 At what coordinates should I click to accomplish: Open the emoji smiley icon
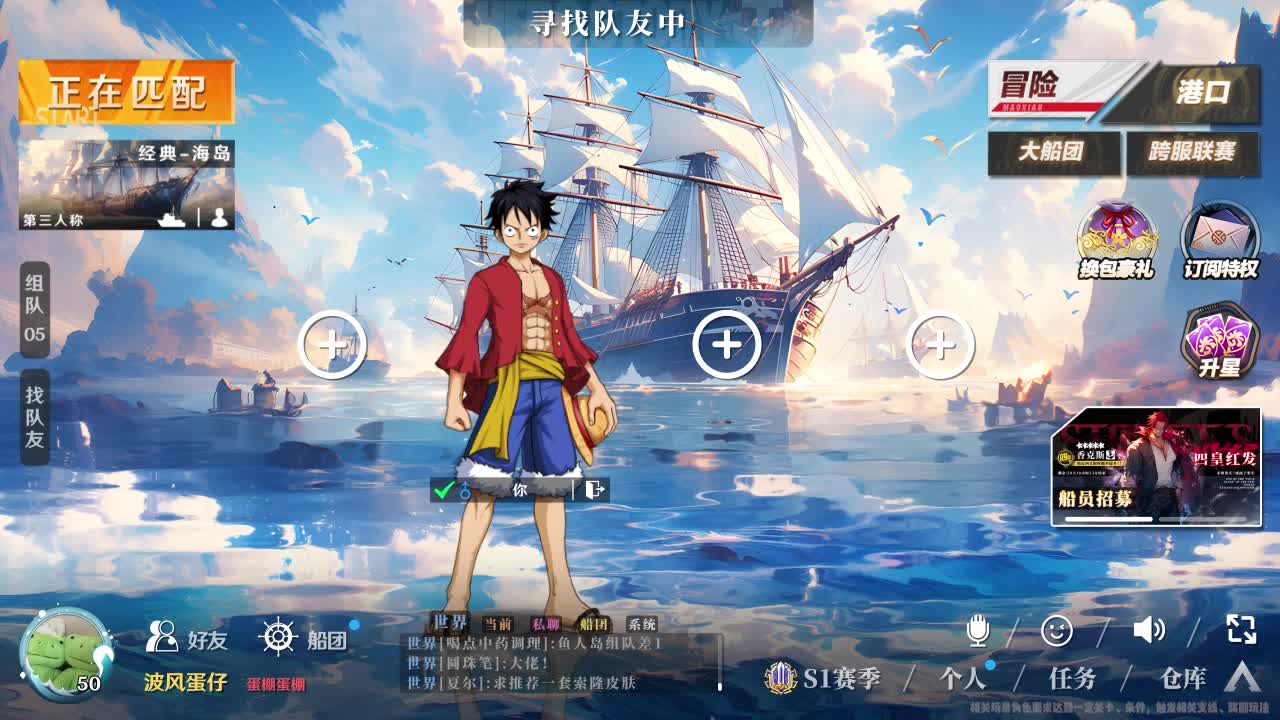[1057, 630]
